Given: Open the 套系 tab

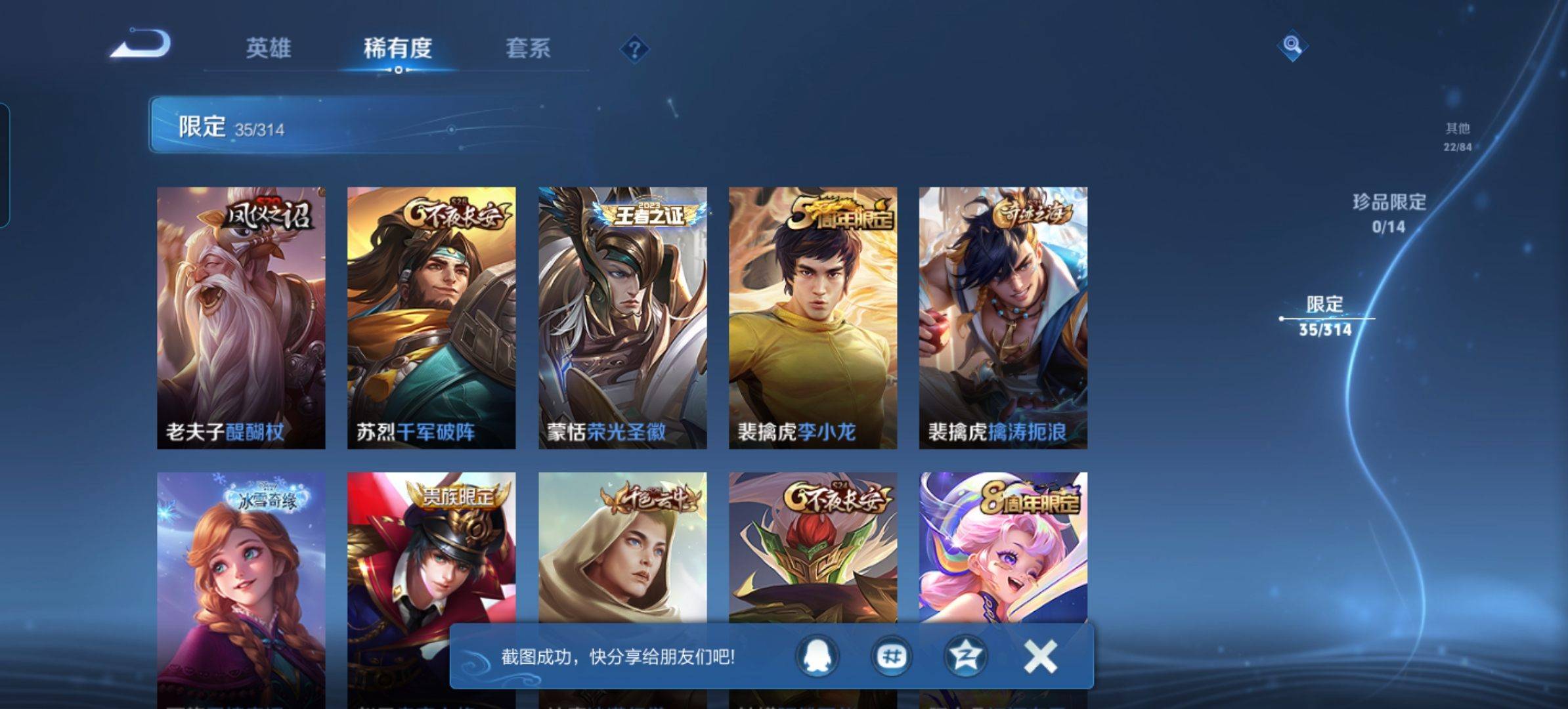Looking at the screenshot, I should click(528, 49).
